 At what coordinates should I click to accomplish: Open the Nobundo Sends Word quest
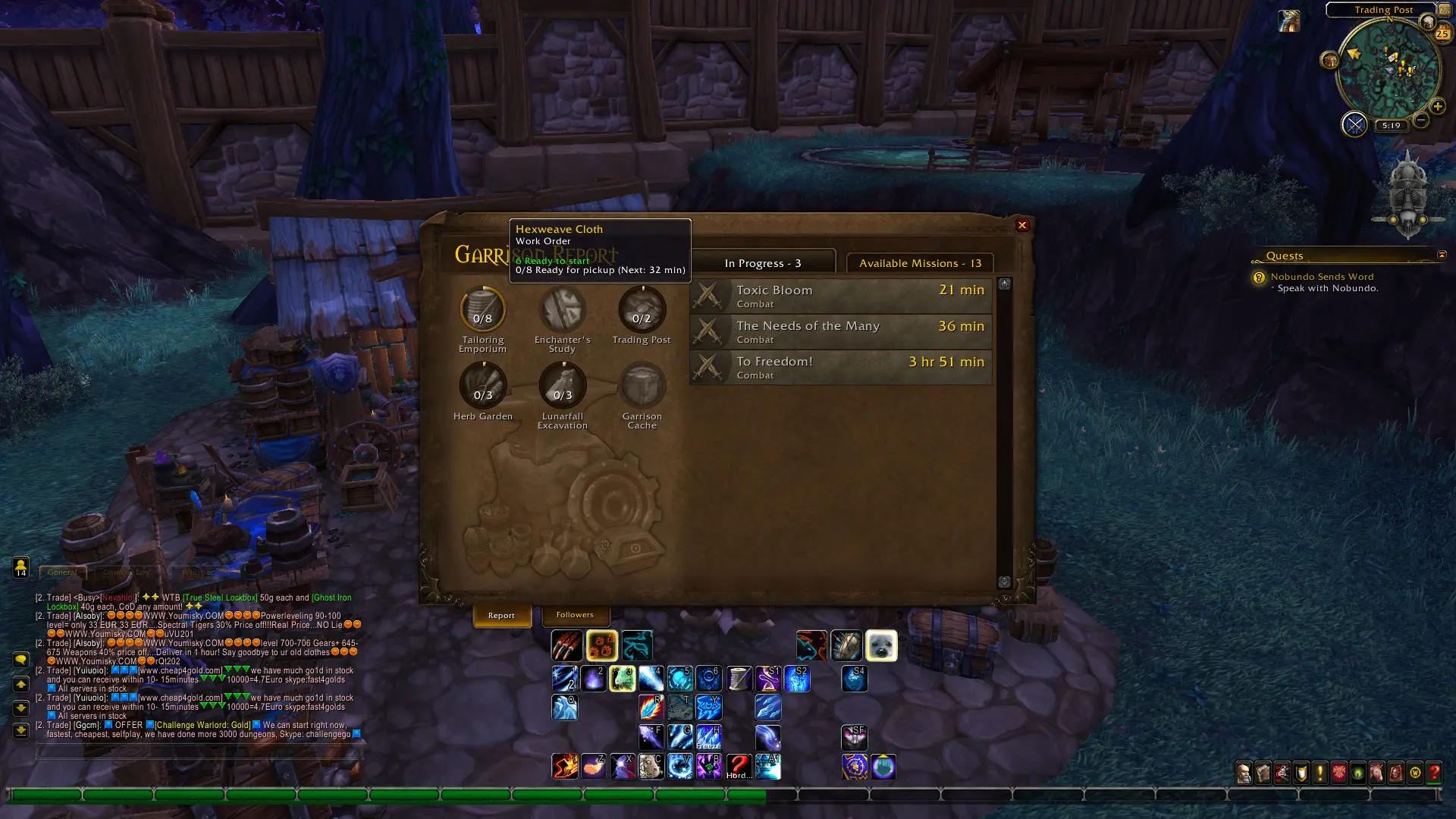click(1322, 277)
